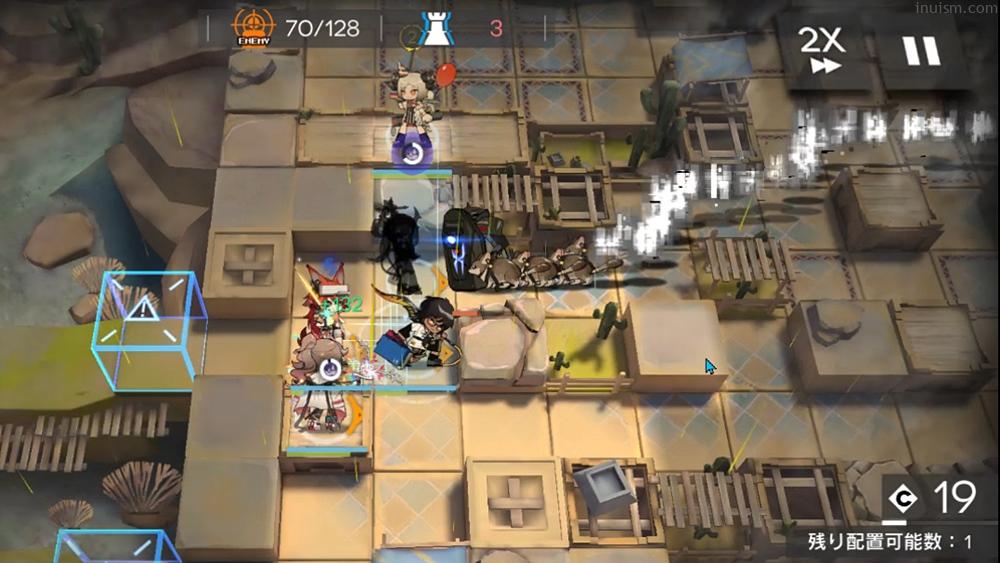
Task: Toggle the 2X game speed button
Action: (822, 49)
